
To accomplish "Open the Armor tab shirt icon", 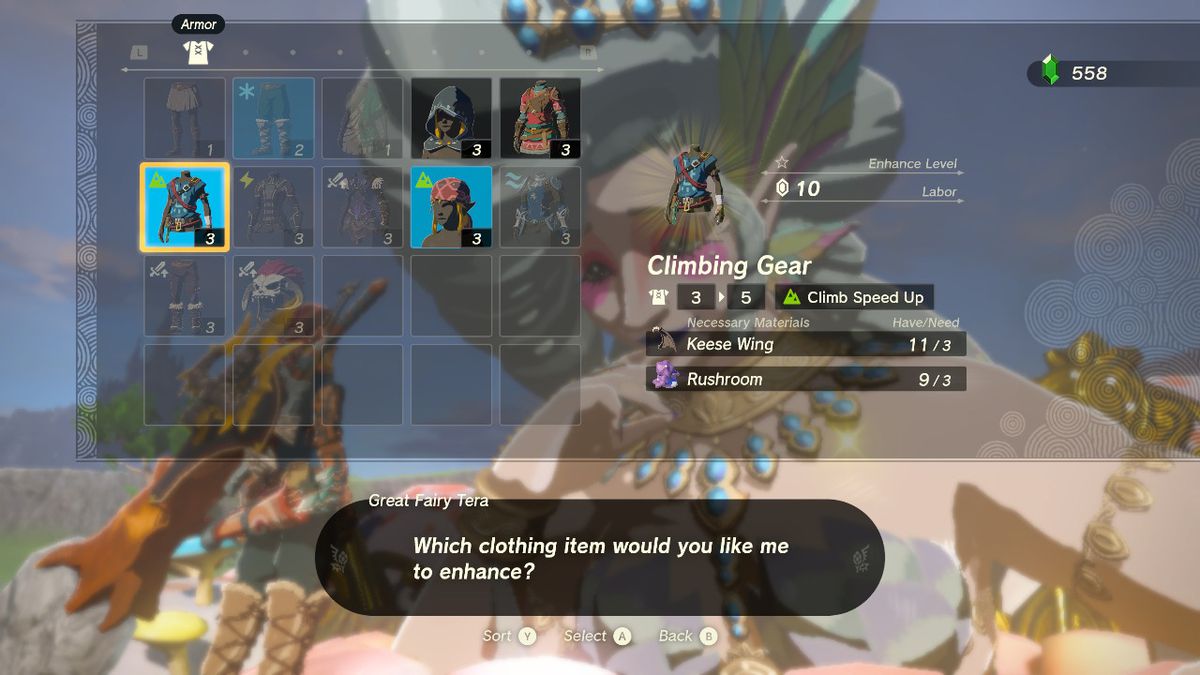I will 199,52.
